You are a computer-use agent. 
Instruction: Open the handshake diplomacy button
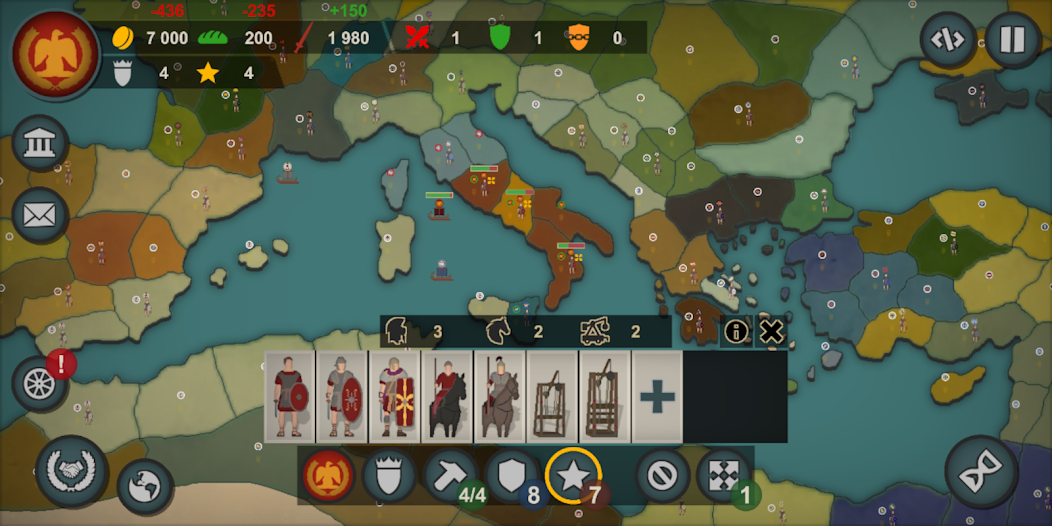click(72, 472)
